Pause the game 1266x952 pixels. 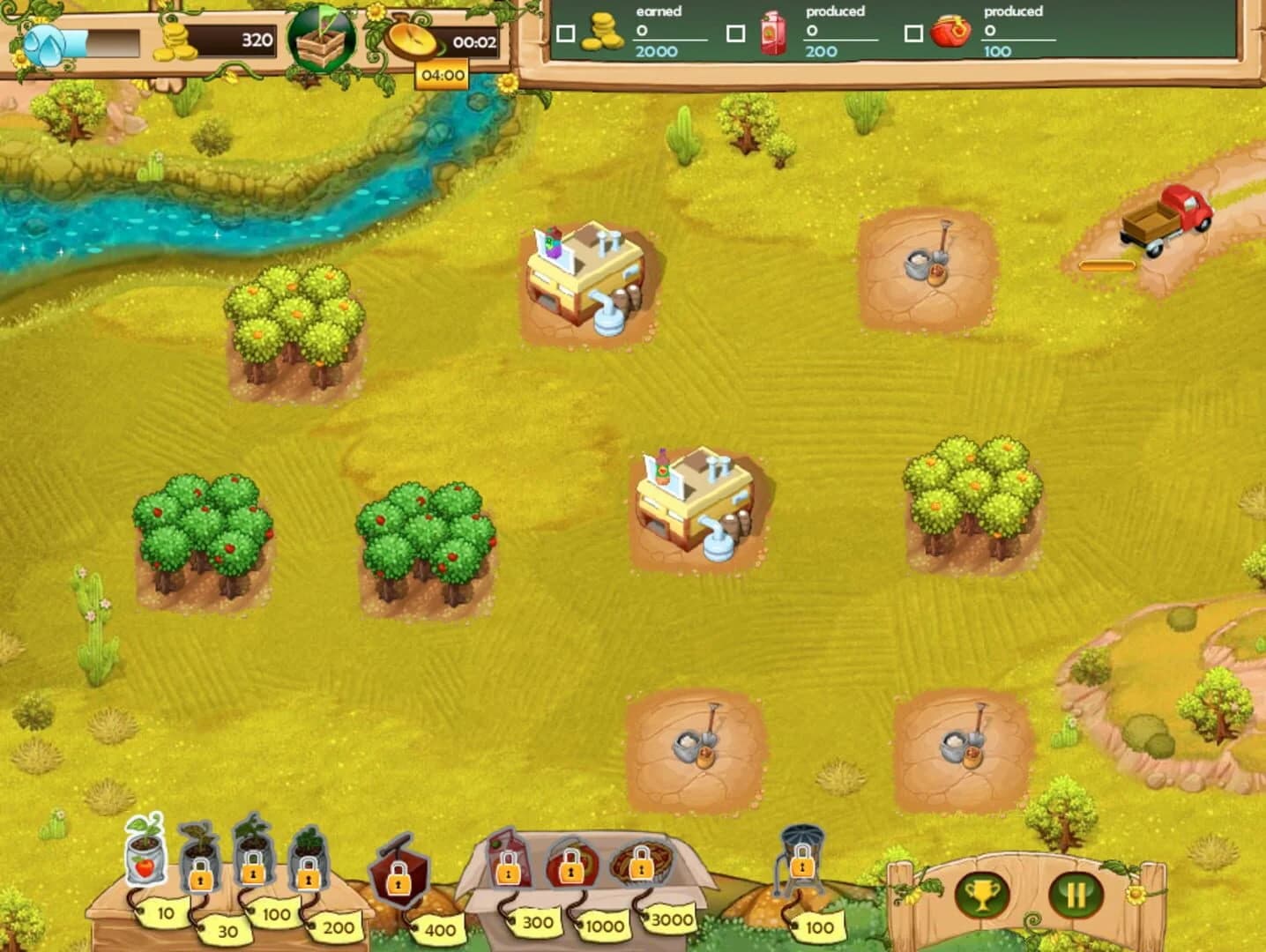[1076, 892]
